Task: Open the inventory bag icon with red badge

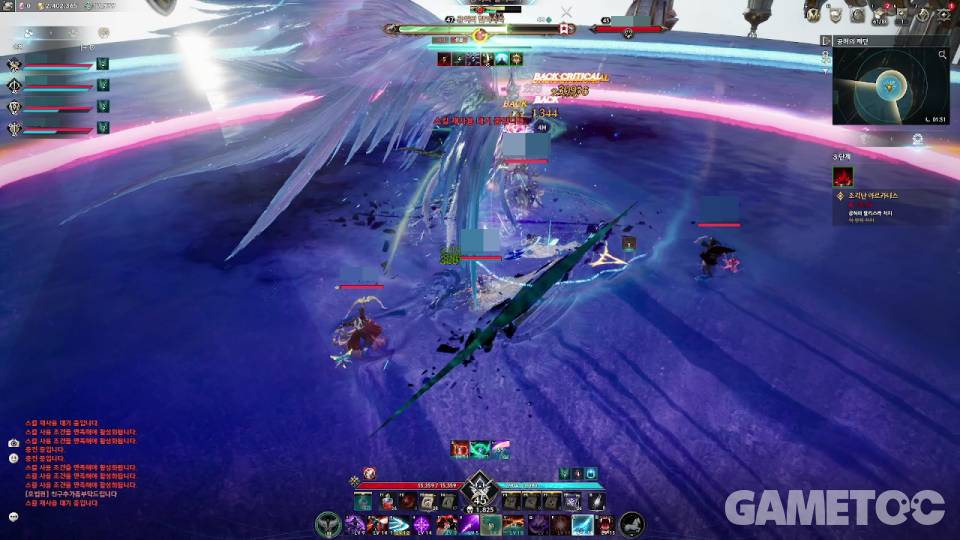Action: click(881, 14)
